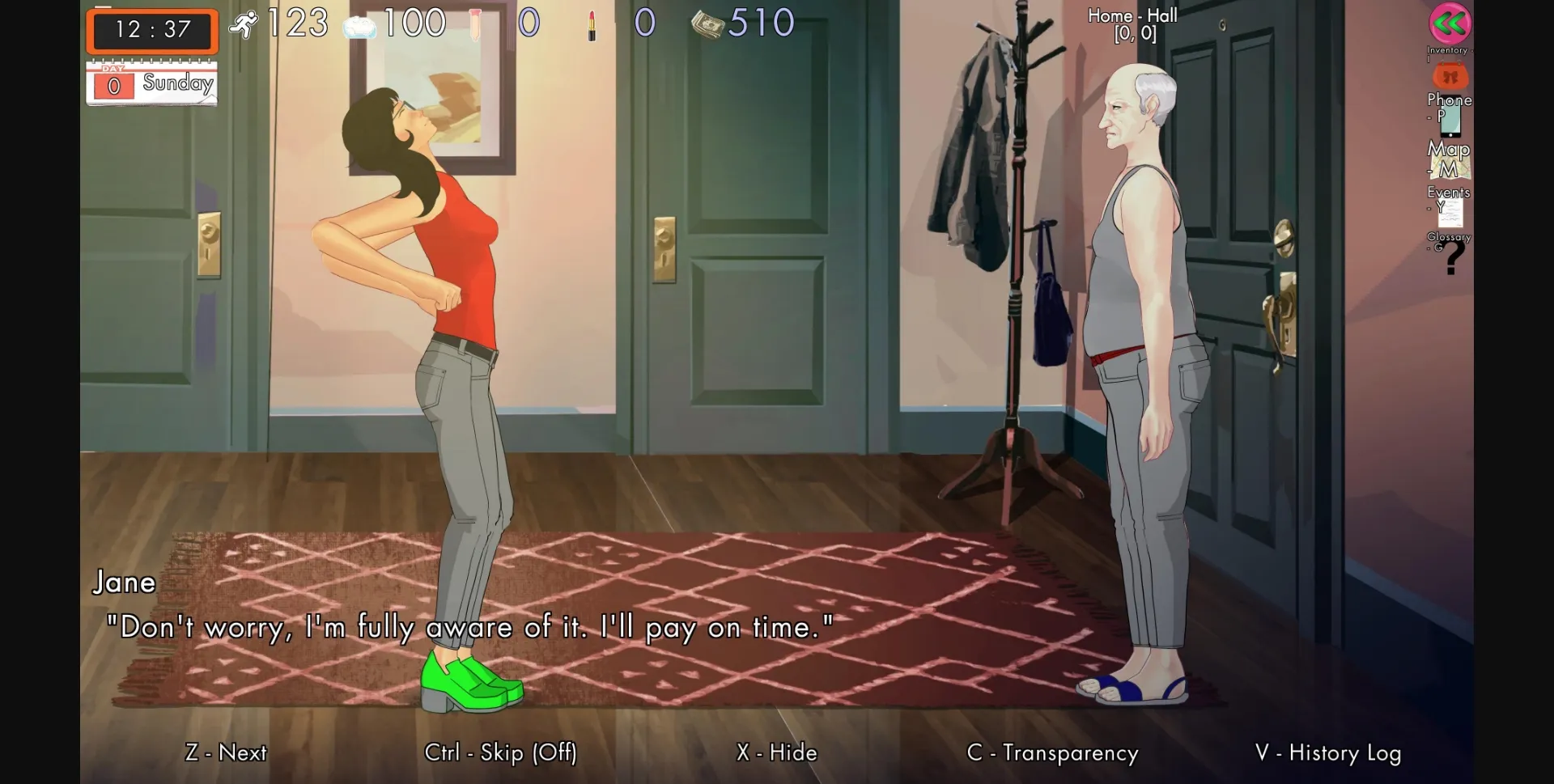Image resolution: width=1554 pixels, height=784 pixels.
Task: Select the Day 0 Sunday calendar
Action: click(x=151, y=82)
